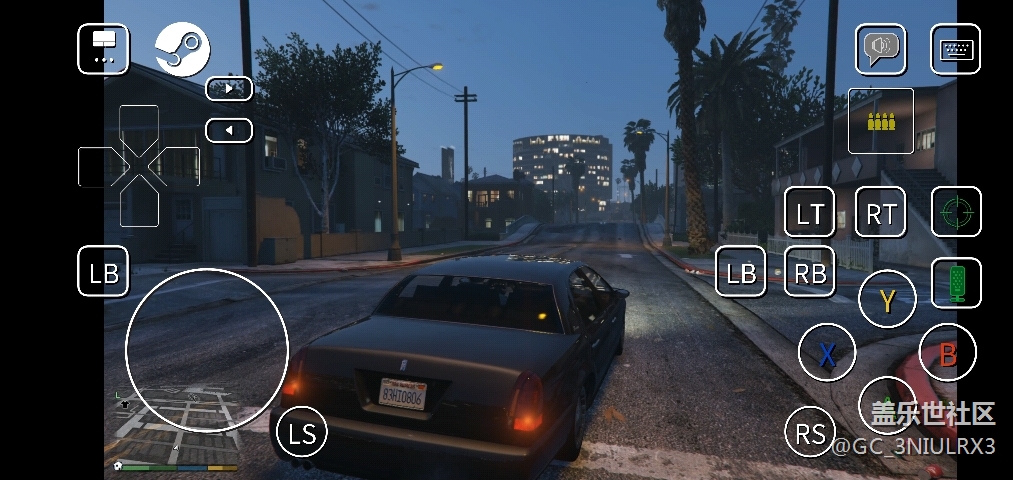Tap the LT trigger touch button
The width and height of the screenshot is (1013, 480).
point(809,212)
